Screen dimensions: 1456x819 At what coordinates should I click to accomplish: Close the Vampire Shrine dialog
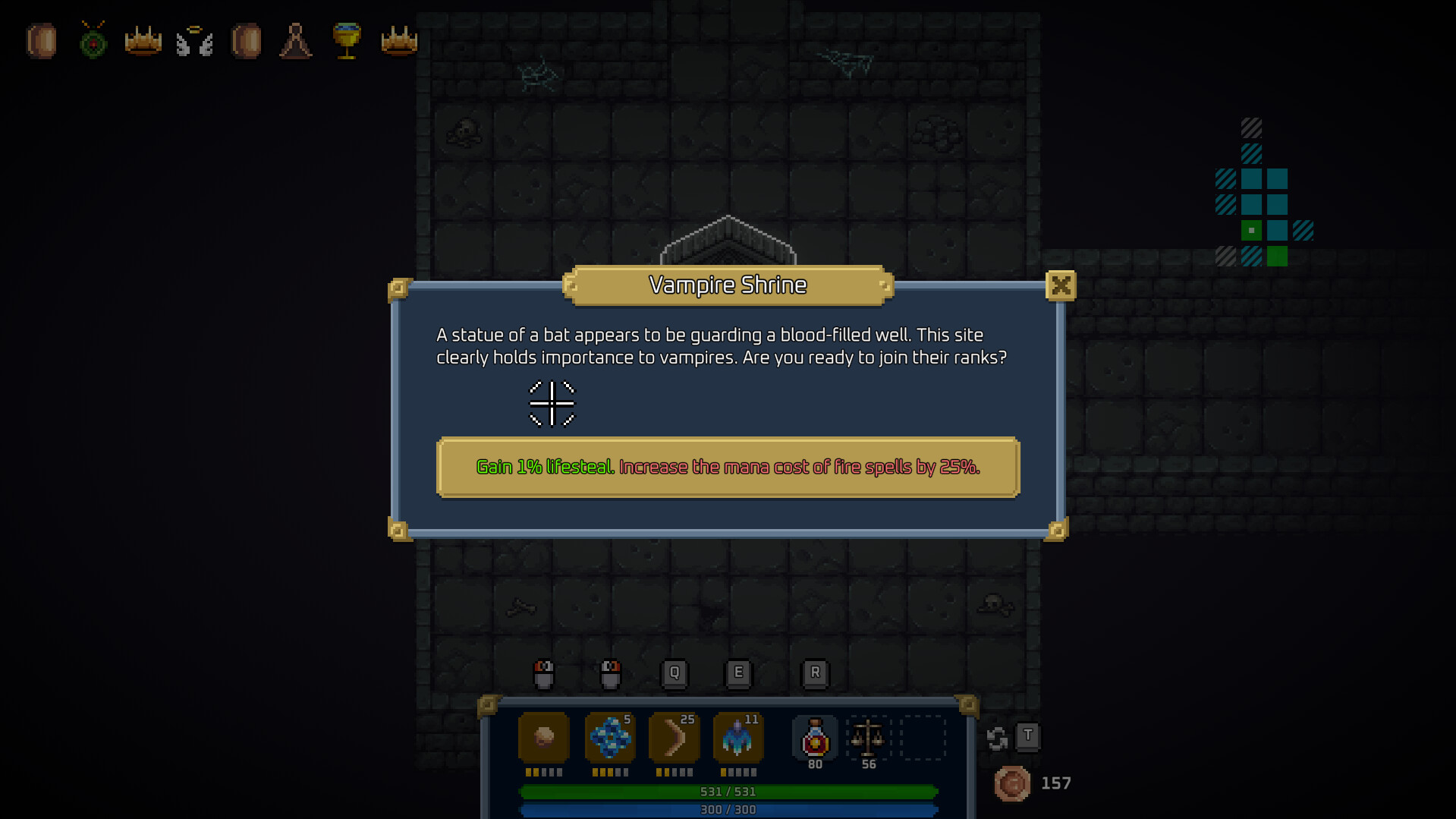[x=1061, y=286]
